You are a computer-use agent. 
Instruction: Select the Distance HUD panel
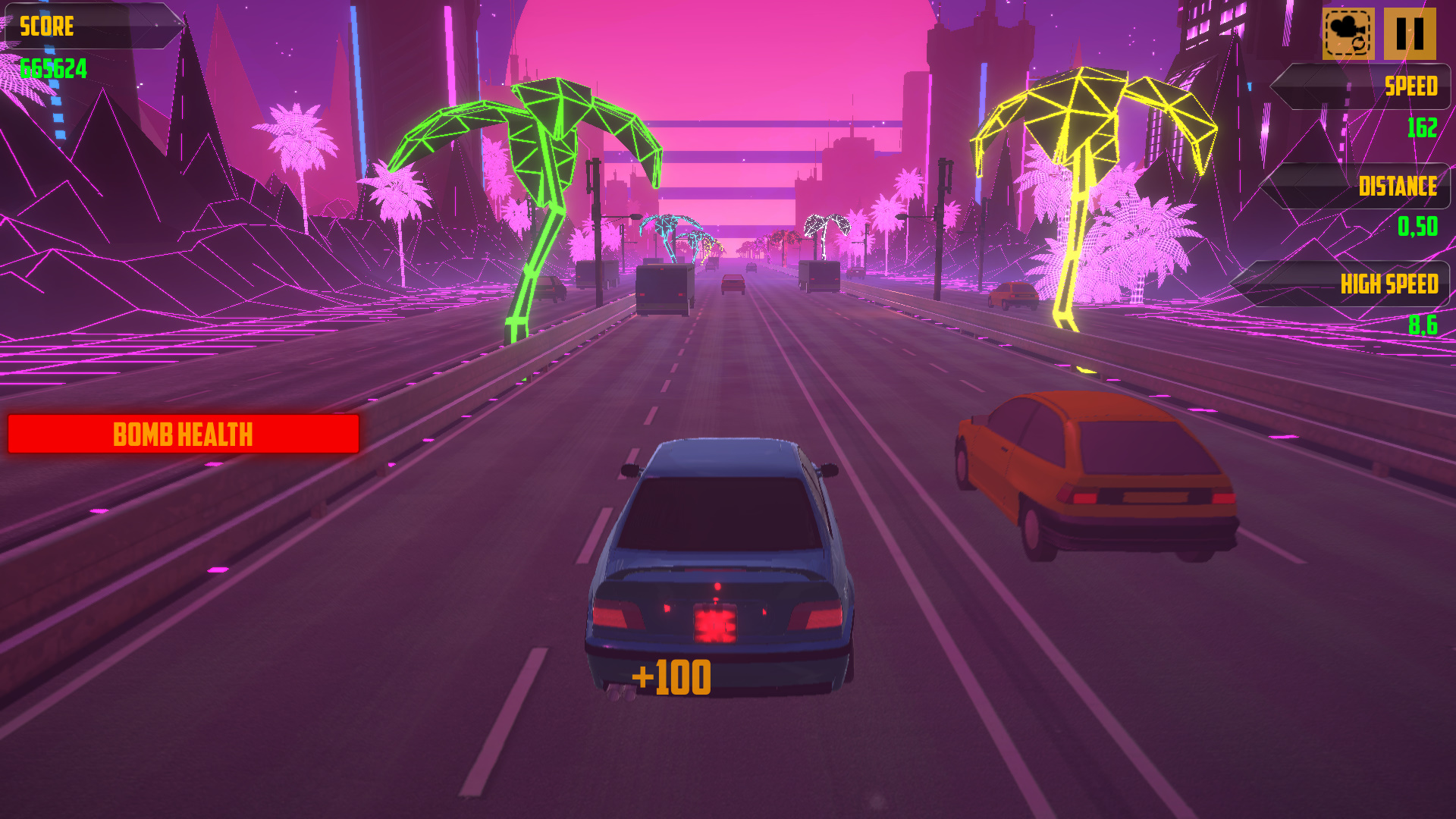tap(1357, 186)
